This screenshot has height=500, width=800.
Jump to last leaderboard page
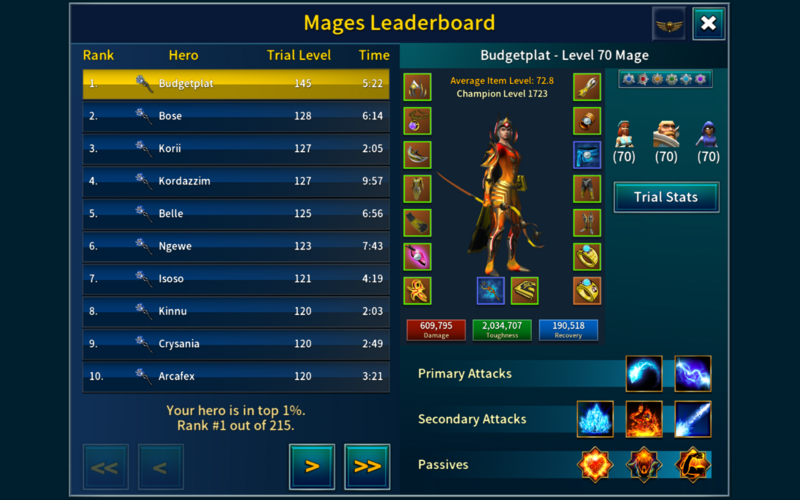pyautogui.click(x=366, y=466)
